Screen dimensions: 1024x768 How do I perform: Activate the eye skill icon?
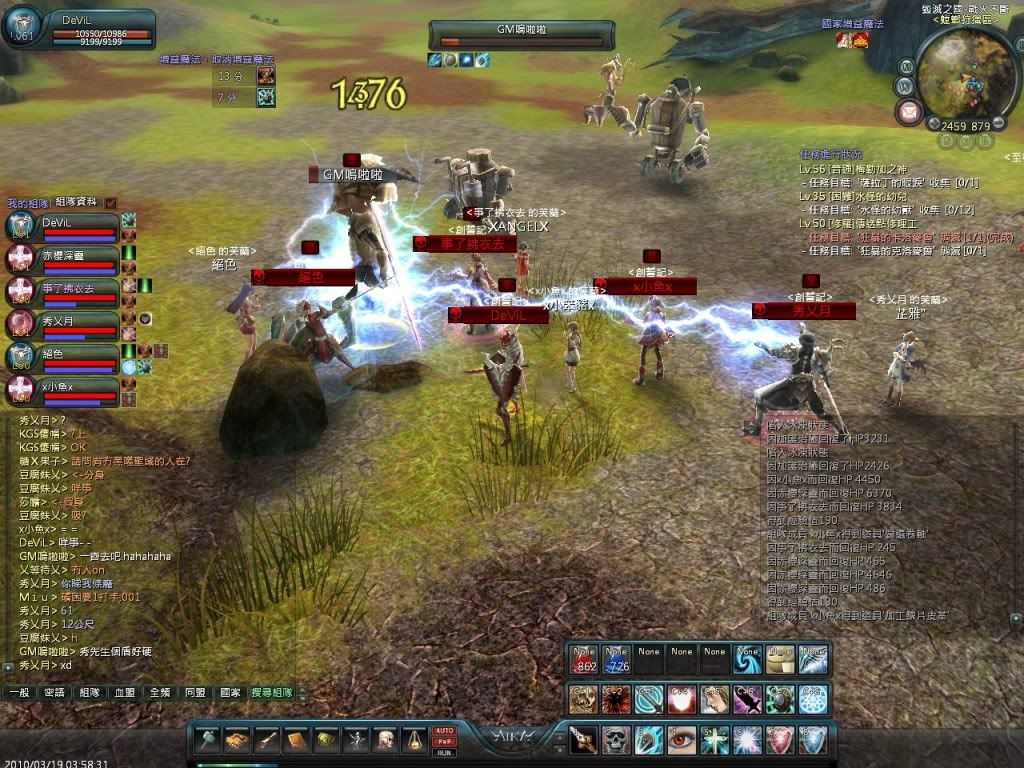[682, 740]
